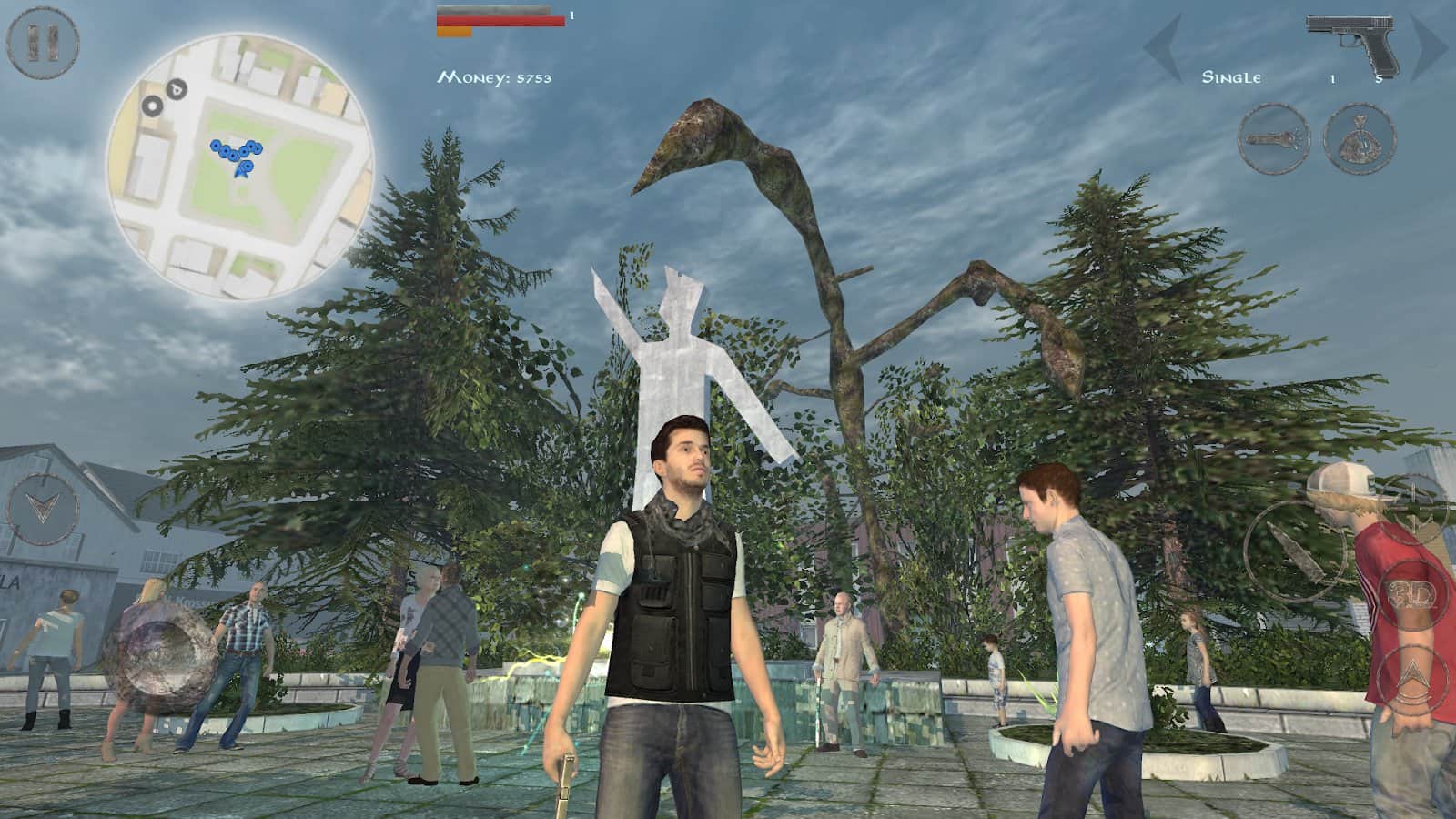Open the circular minimap
Viewport: 1456px width, 819px height.
pos(240,166)
